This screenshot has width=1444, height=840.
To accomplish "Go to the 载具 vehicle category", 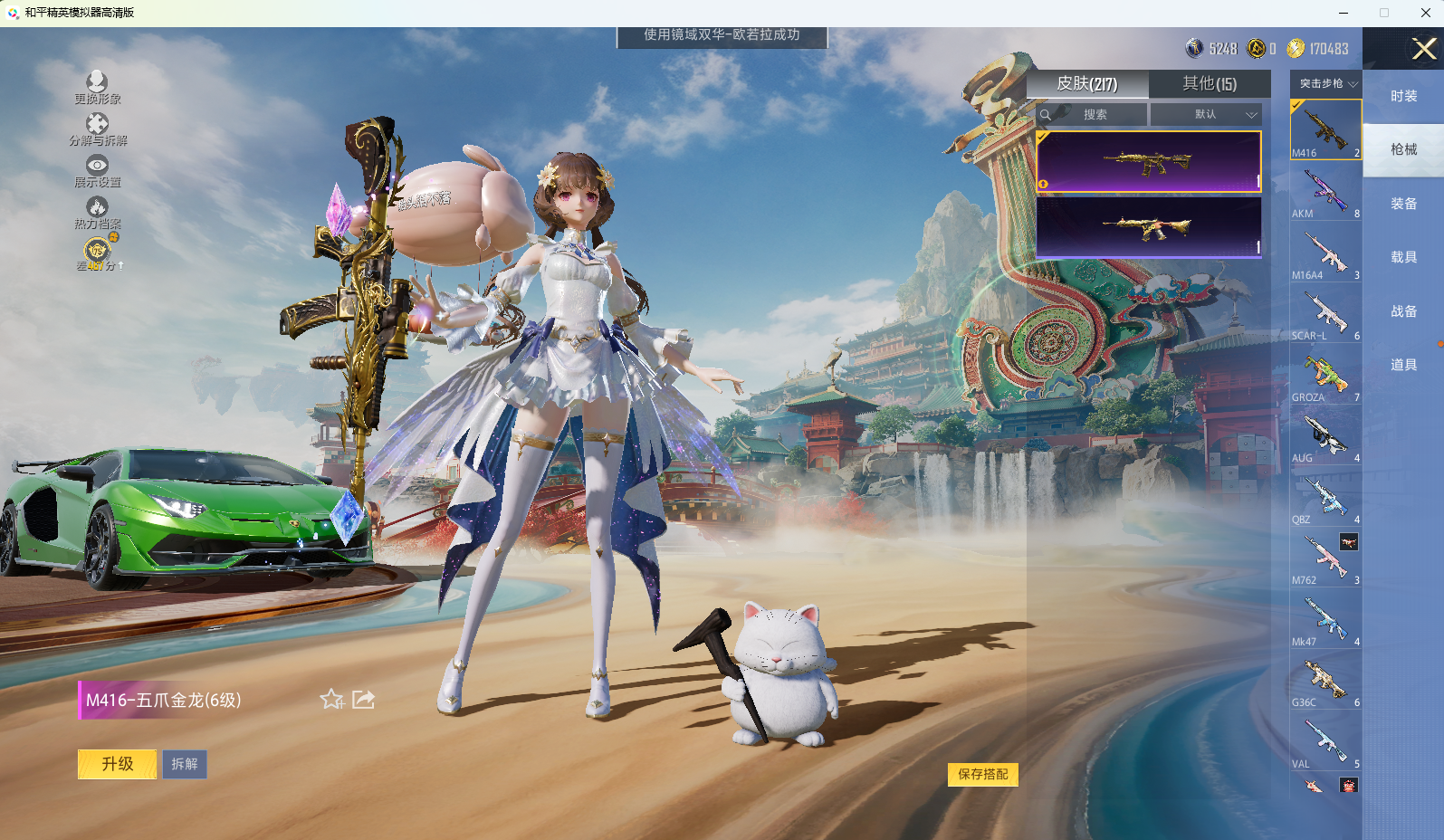I will 1403,257.
